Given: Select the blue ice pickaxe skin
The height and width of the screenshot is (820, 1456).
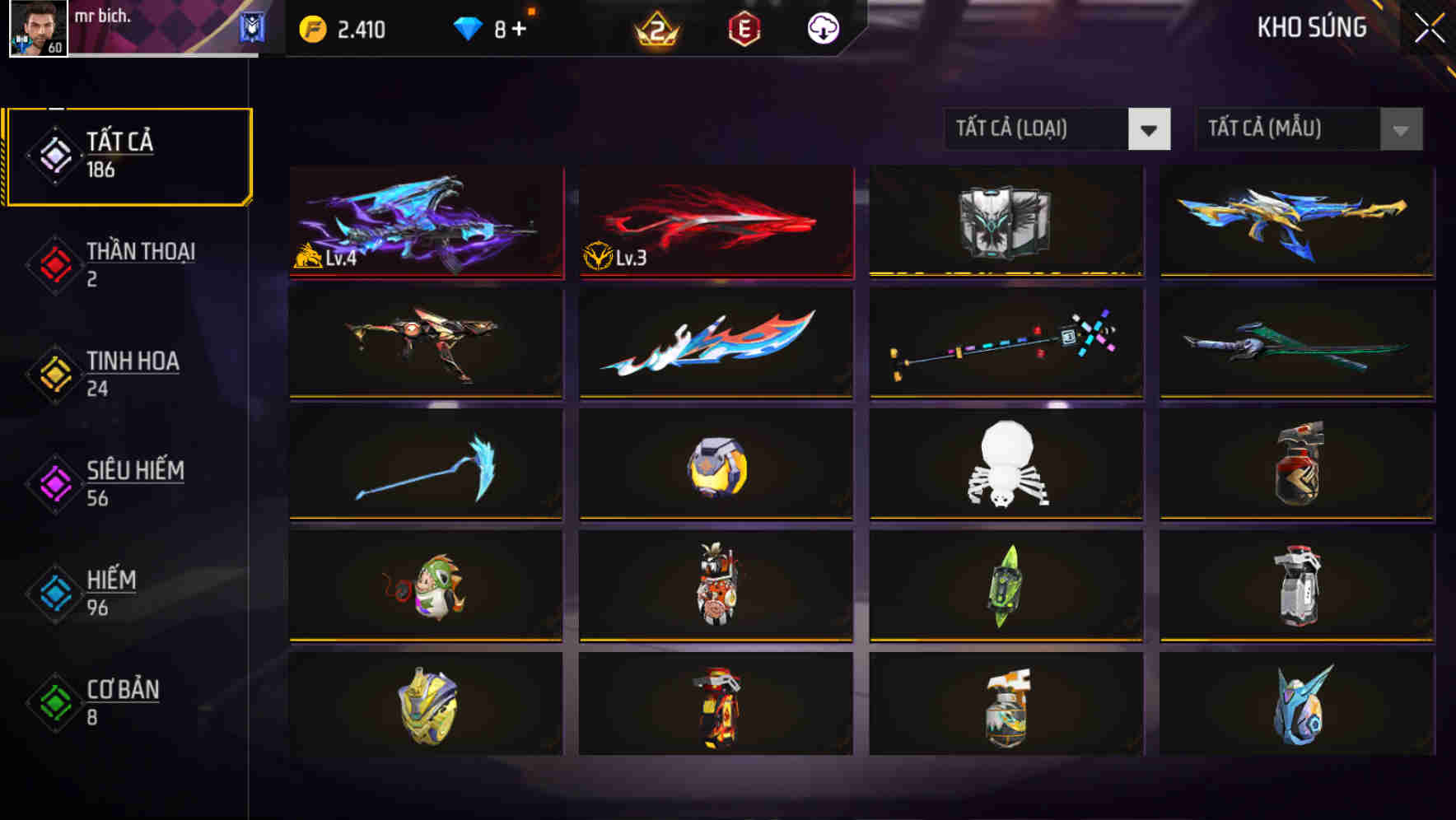Looking at the screenshot, I should tap(425, 464).
